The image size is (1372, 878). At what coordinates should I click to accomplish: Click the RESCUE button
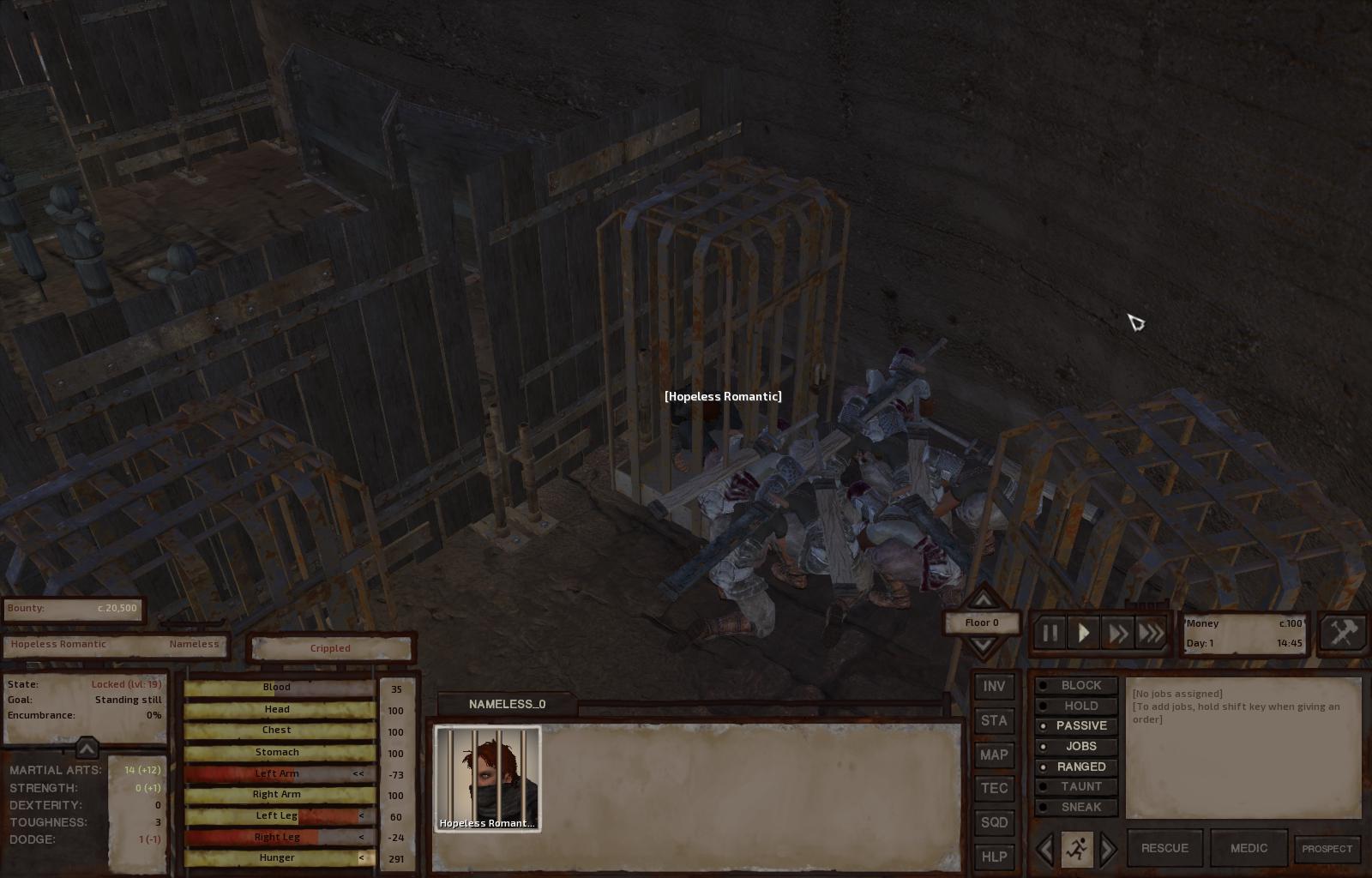(1164, 849)
